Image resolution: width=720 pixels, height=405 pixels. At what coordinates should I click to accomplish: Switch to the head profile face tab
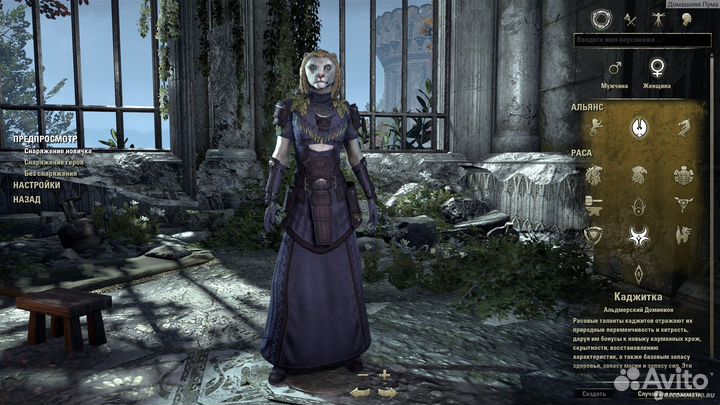tap(686, 18)
